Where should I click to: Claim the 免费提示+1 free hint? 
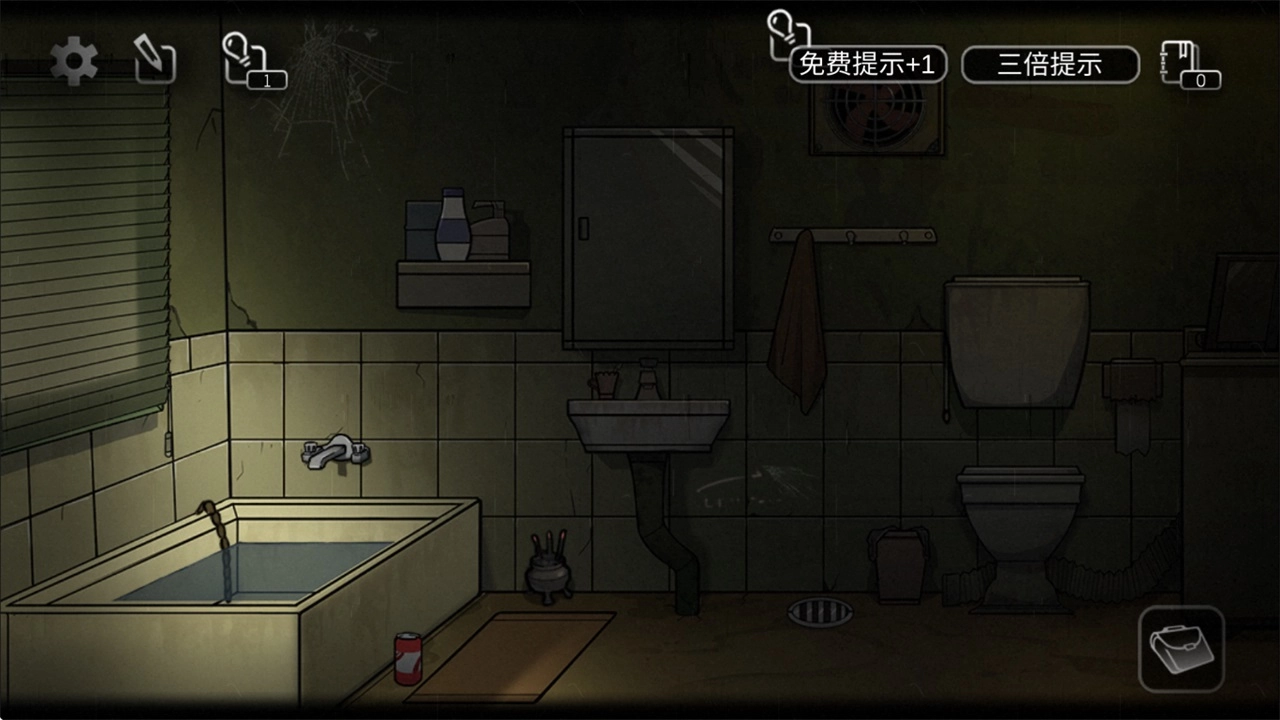coord(867,65)
